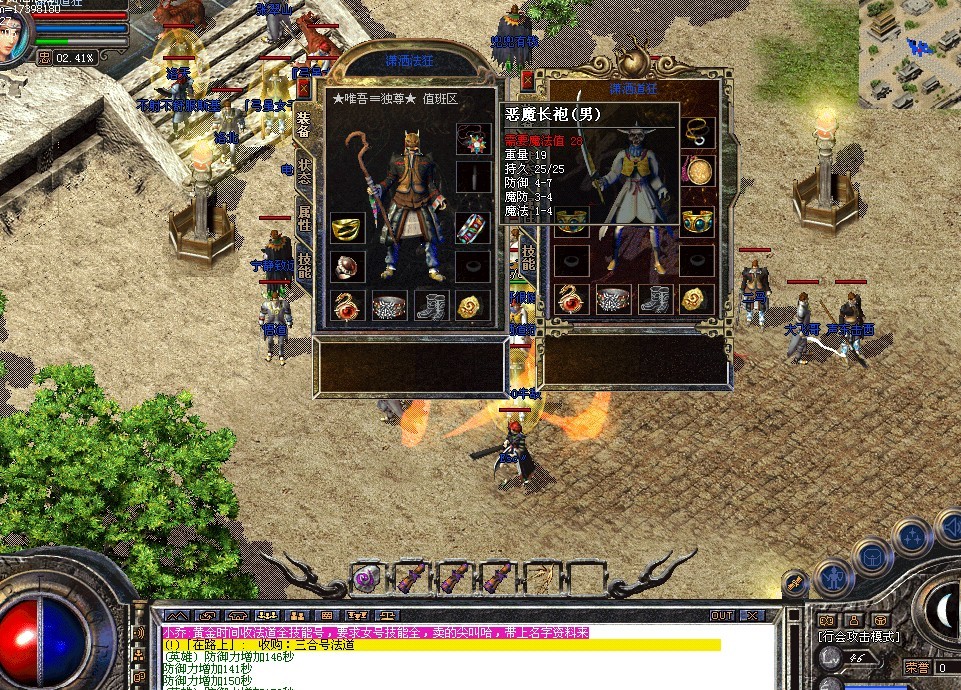Click 潇洒法狂's studded belt slot
Viewport: 961px width, 690px height.
(x=389, y=305)
